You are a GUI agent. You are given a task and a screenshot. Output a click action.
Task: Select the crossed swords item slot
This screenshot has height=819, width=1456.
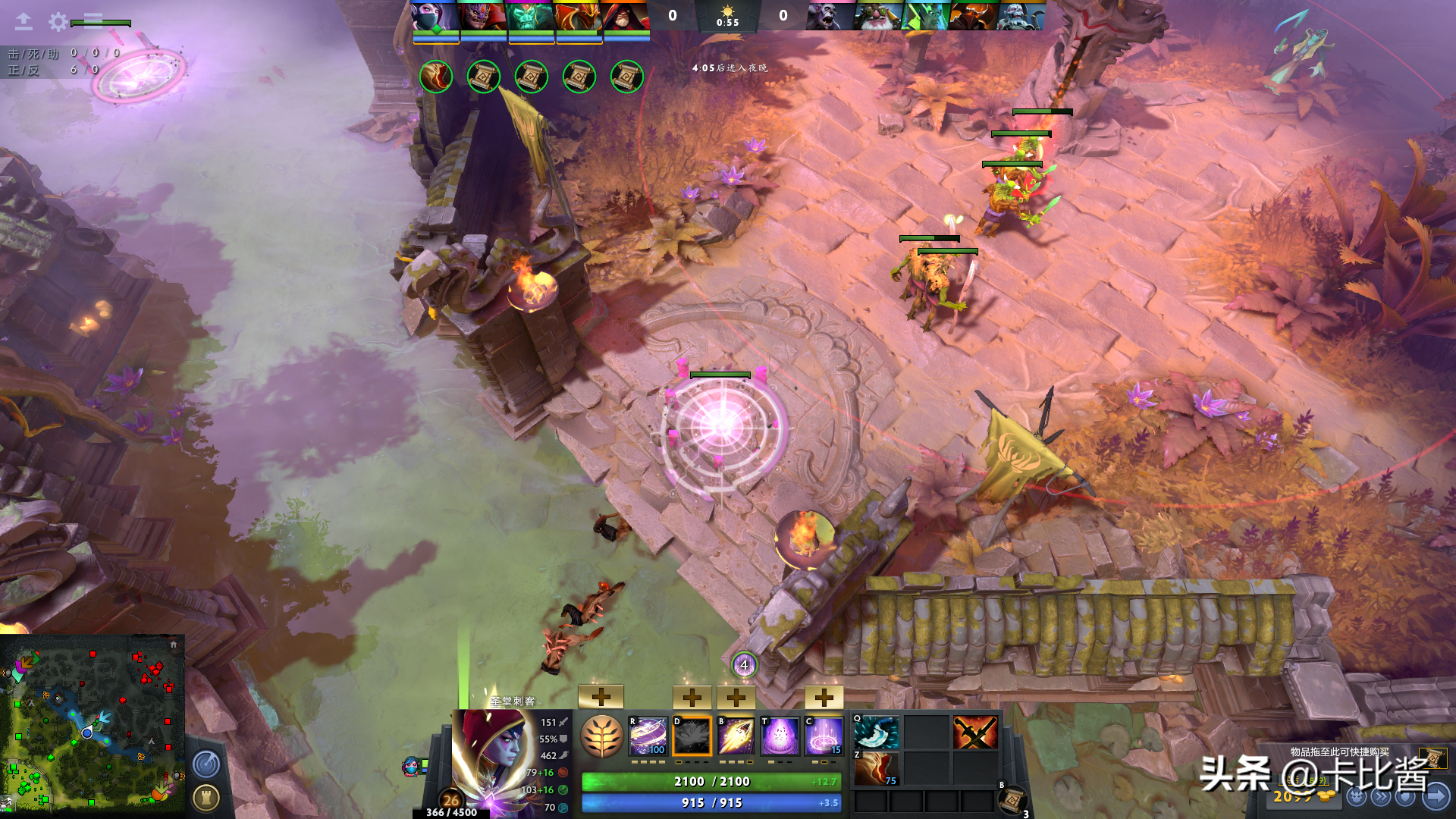click(x=974, y=733)
